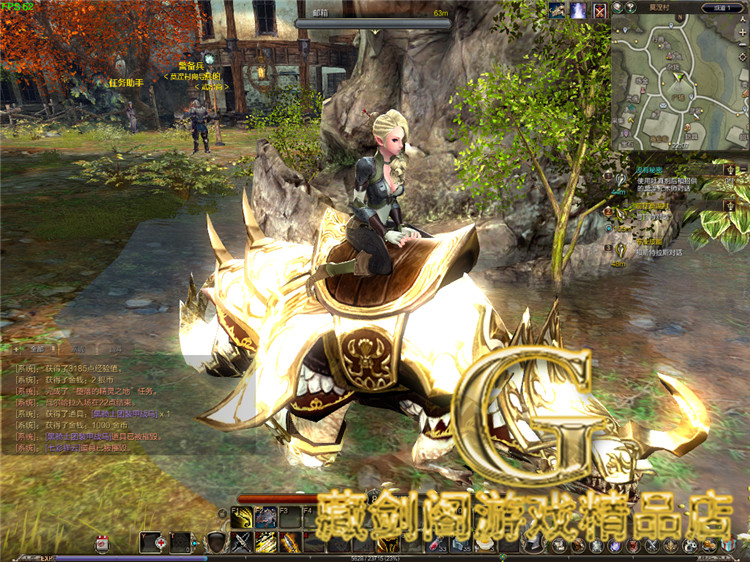
Task: Select the glowing blue light buff icon
Action: point(578,11)
